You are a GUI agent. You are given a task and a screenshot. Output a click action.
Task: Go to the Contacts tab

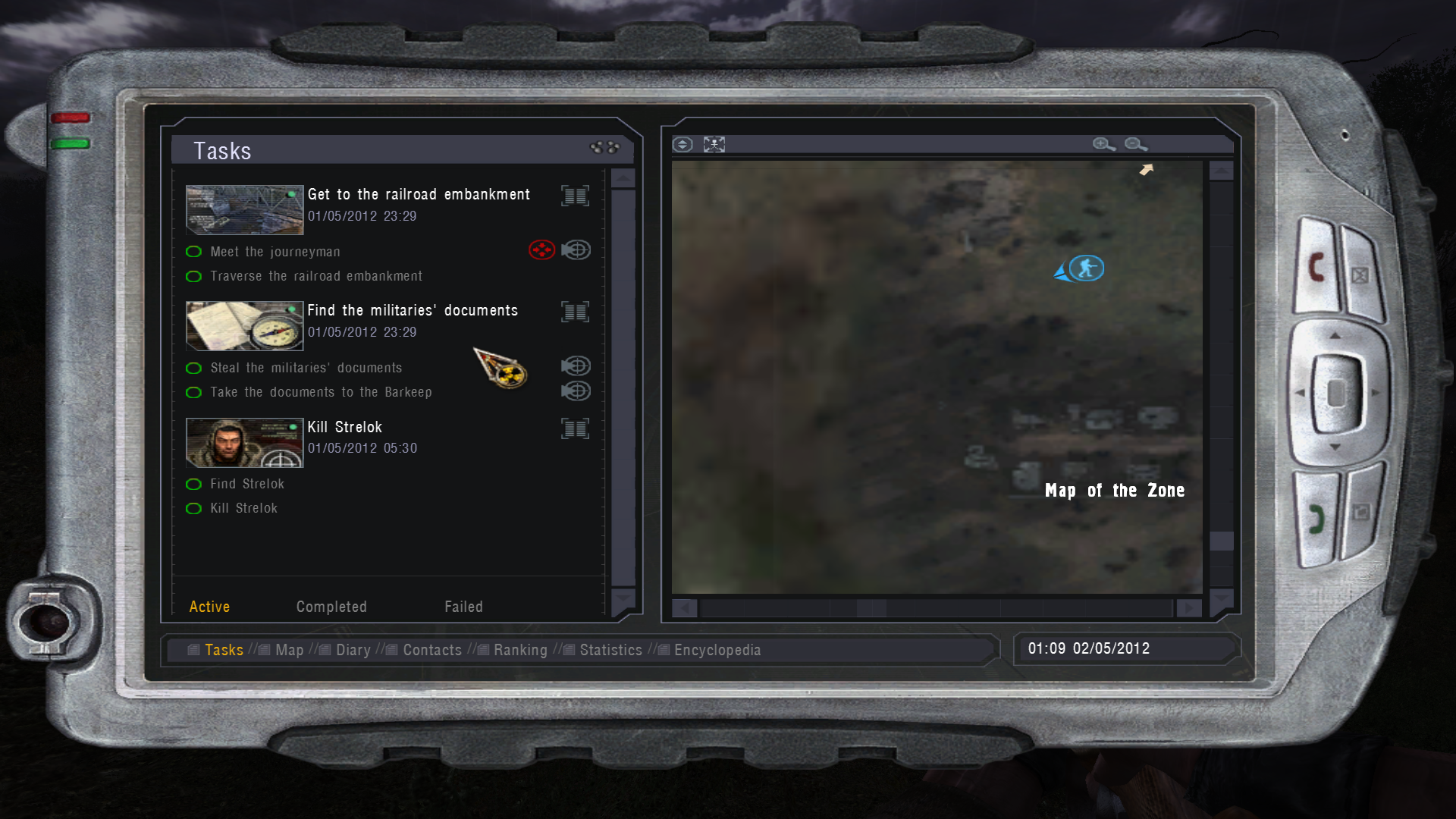pyautogui.click(x=431, y=650)
